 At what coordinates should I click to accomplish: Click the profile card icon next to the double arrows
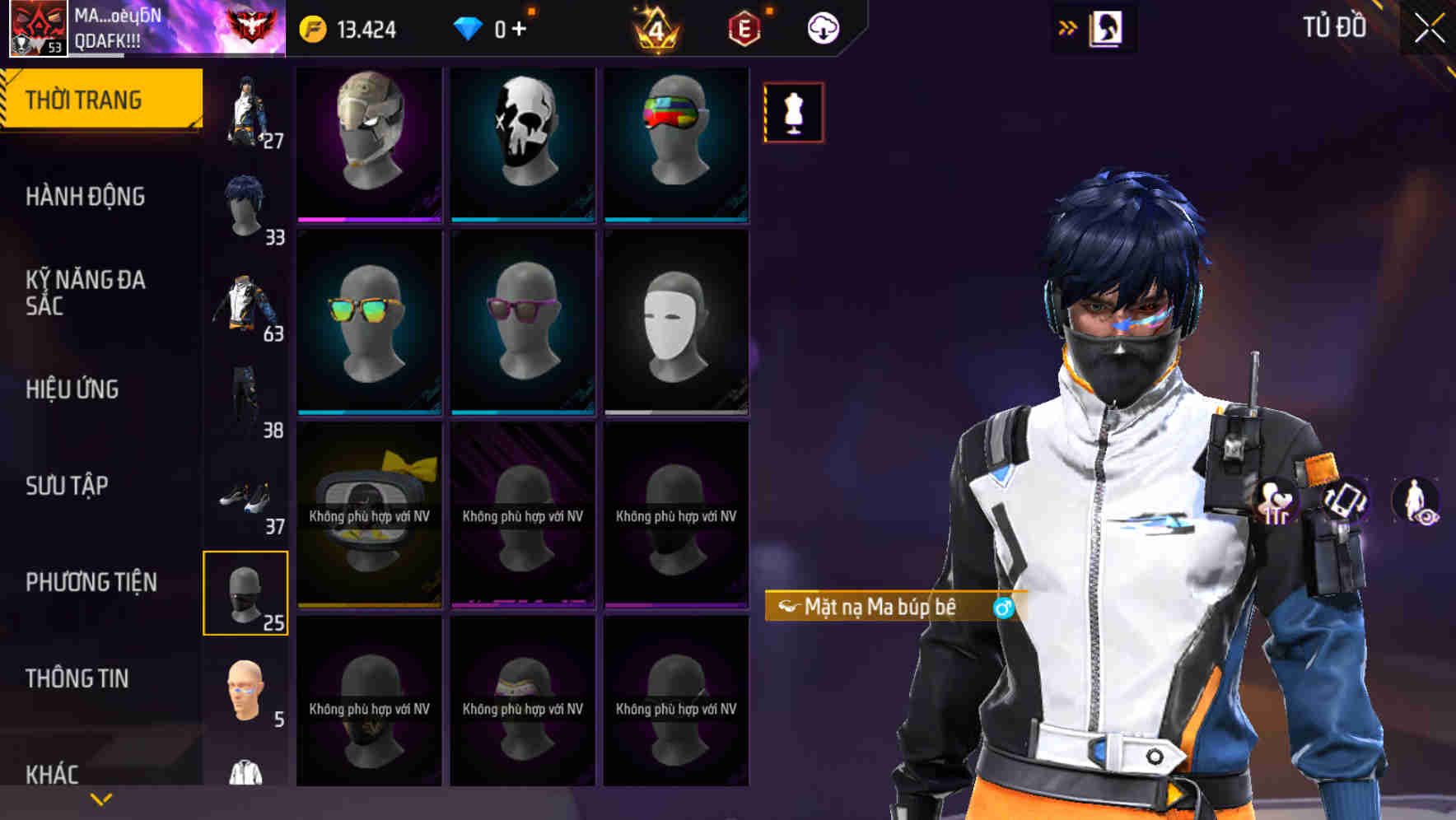1104,27
